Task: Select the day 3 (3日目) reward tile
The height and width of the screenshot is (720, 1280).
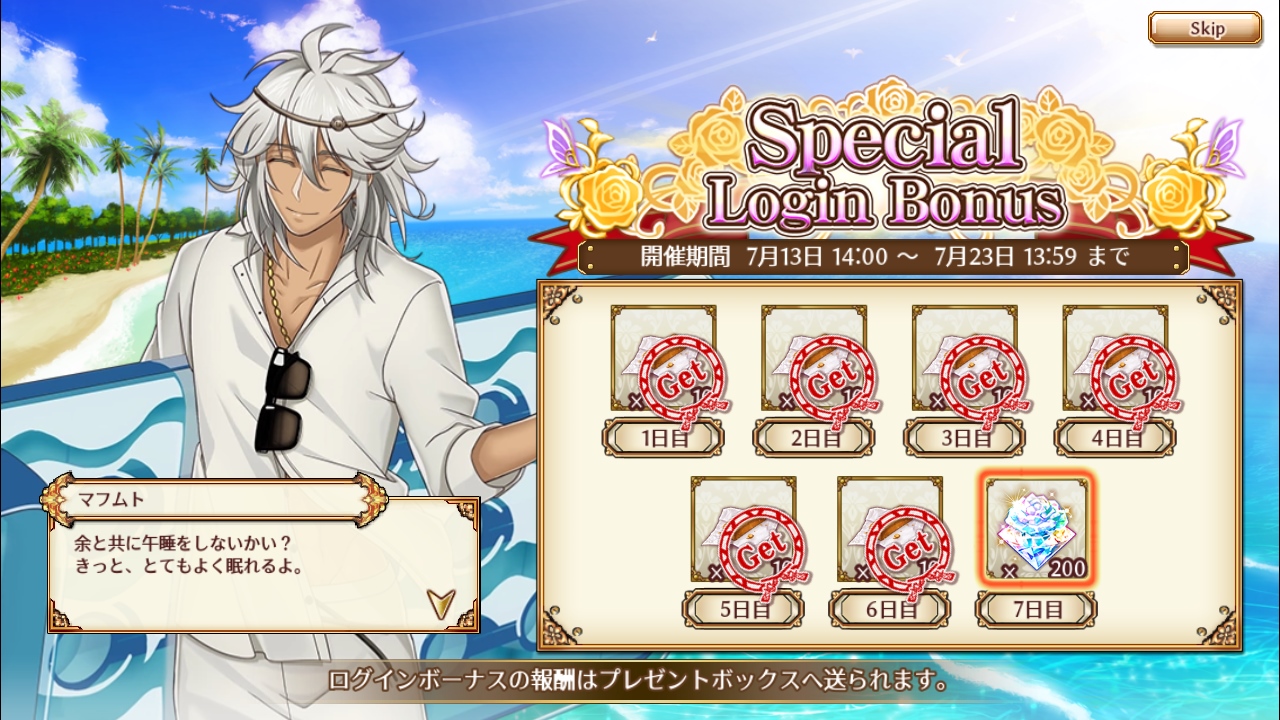Action: [964, 360]
